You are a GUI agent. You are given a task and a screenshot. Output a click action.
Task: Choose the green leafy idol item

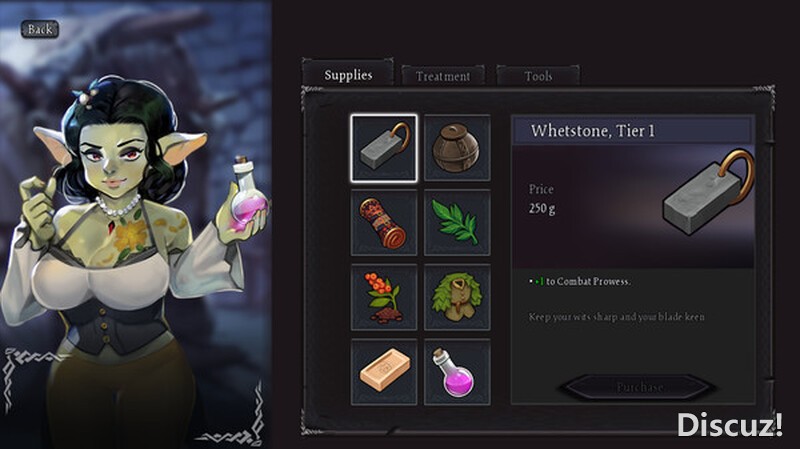pyautogui.click(x=457, y=297)
